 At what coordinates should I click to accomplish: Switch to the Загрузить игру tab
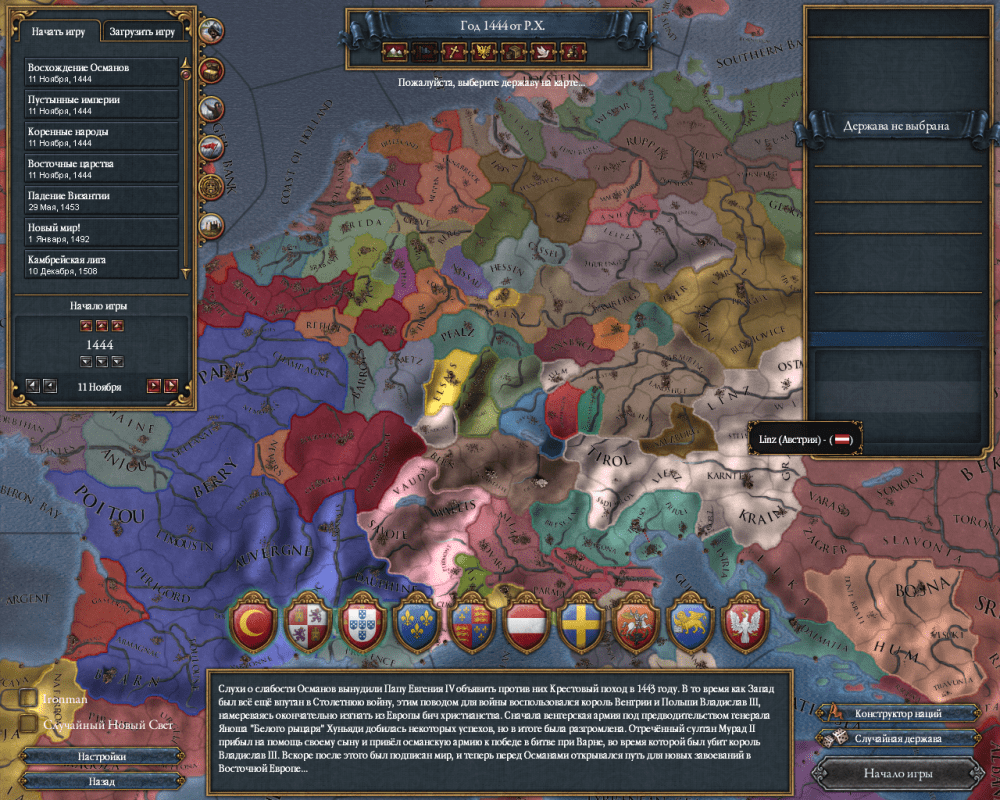click(144, 32)
